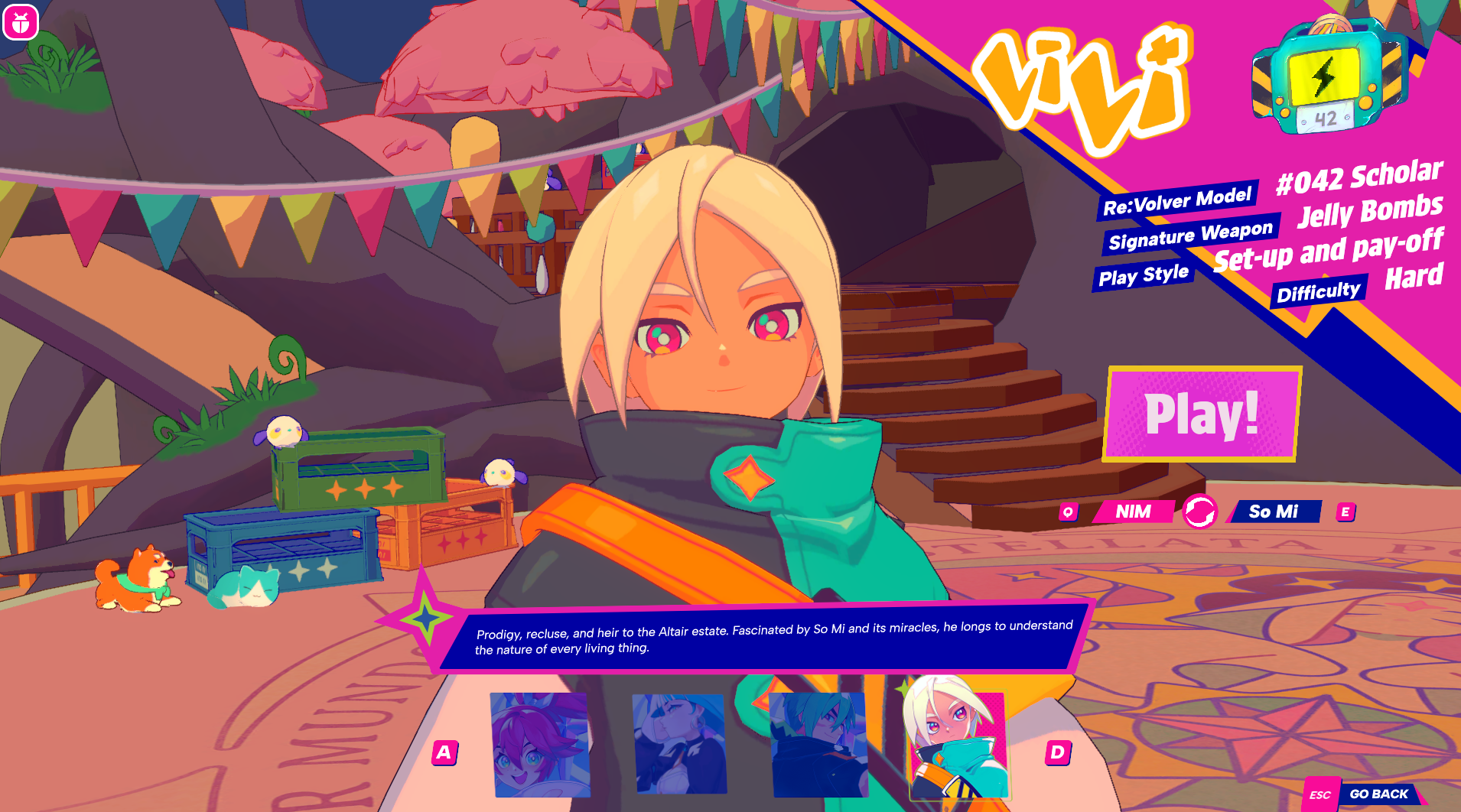The height and width of the screenshot is (812, 1461).
Task: Switch to the NIM mode tab
Action: click(1133, 512)
